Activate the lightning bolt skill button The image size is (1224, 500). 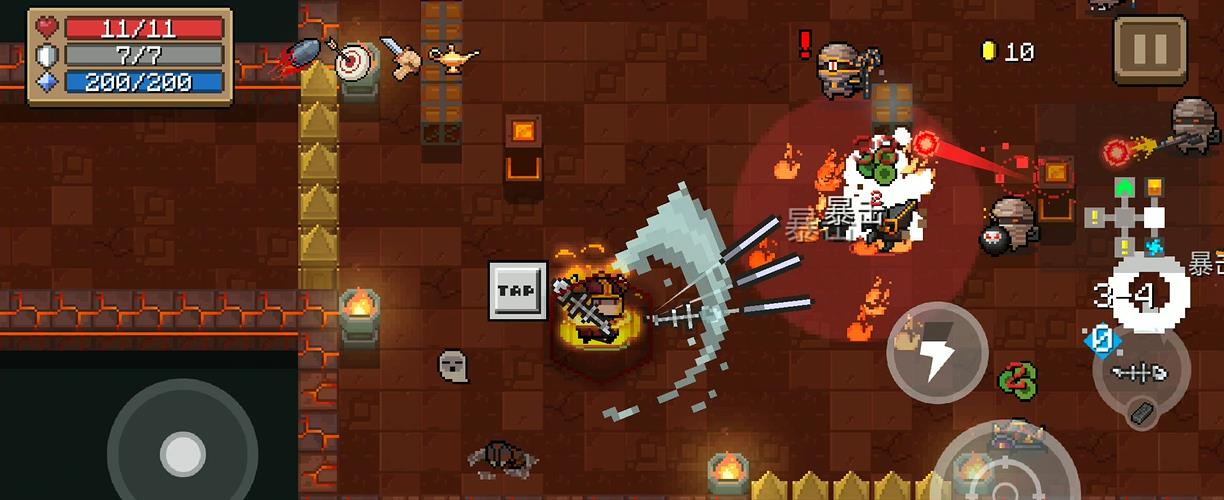pos(937,352)
